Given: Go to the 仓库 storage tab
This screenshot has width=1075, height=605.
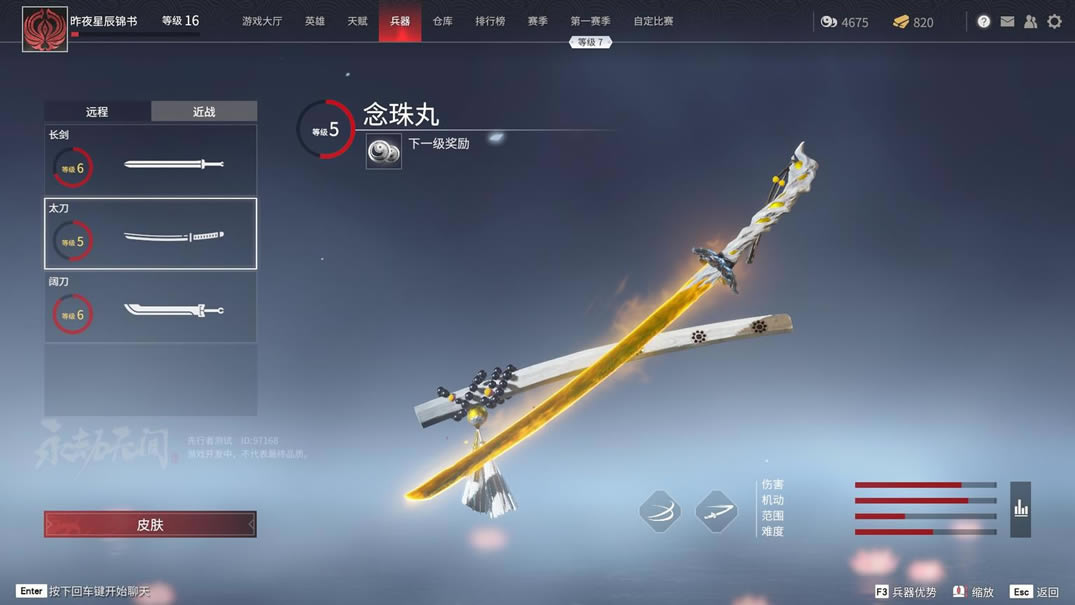Looking at the screenshot, I should [442, 21].
